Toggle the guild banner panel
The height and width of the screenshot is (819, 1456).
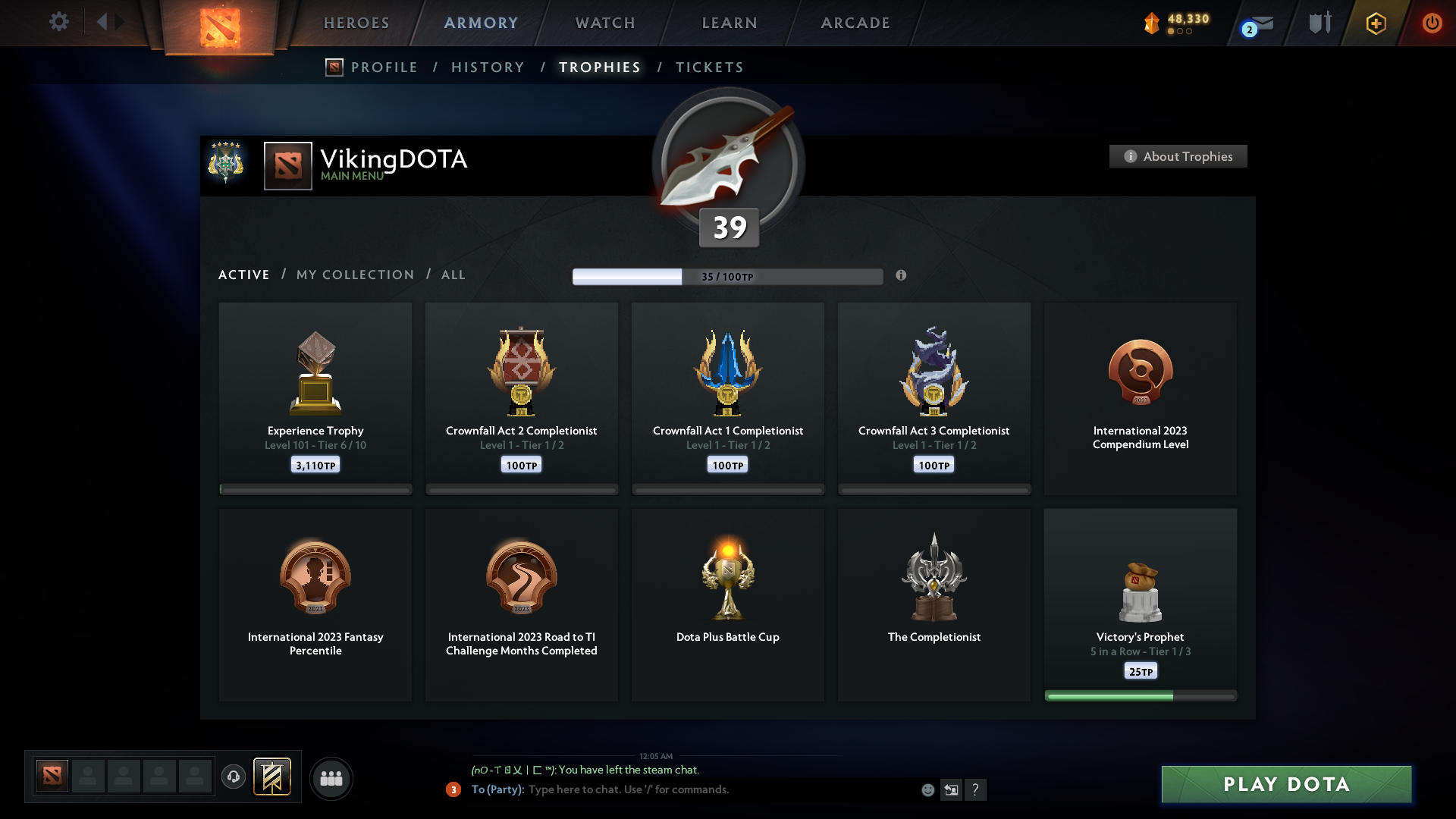click(273, 778)
